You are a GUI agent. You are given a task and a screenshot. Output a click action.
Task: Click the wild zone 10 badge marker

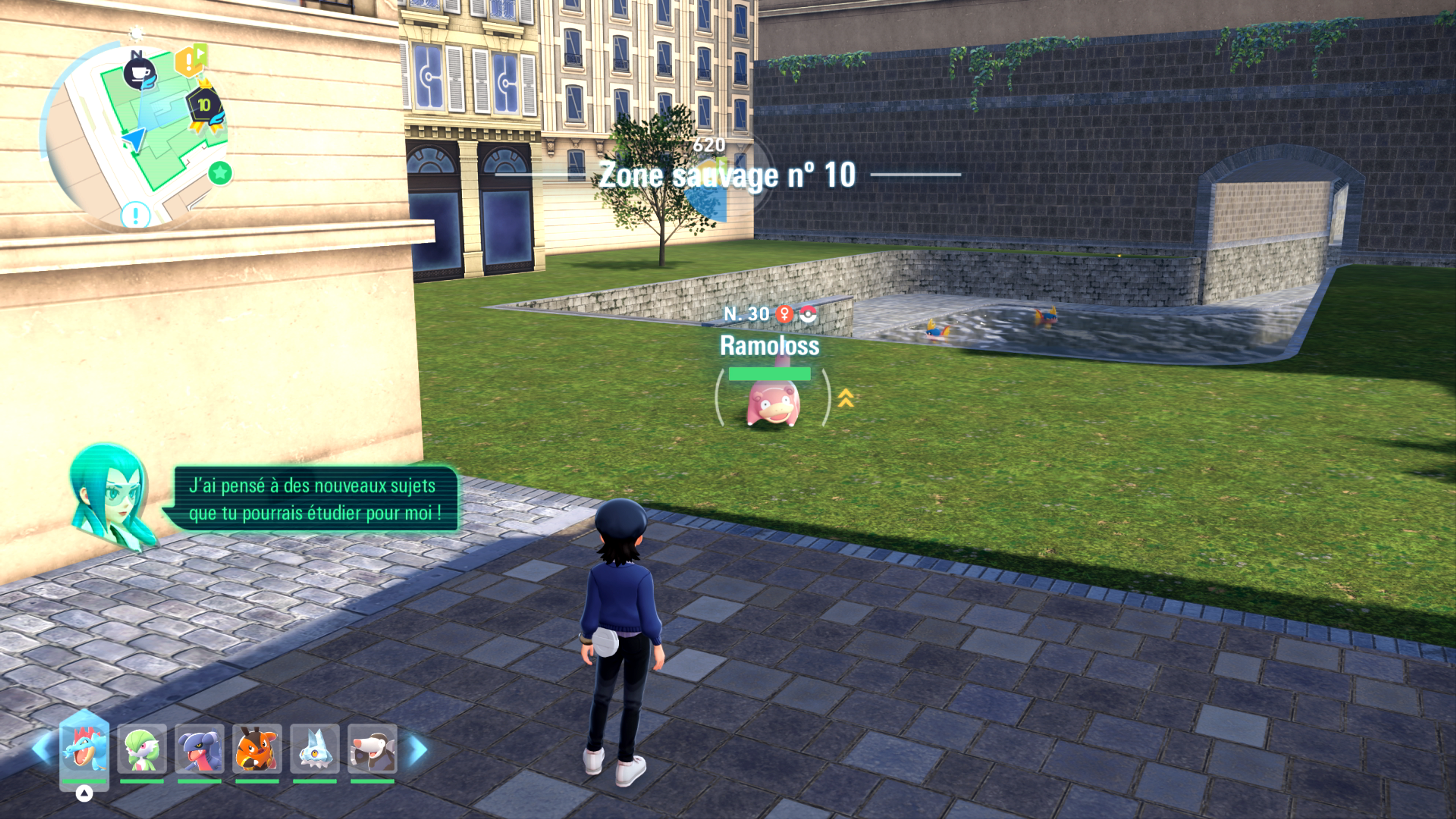click(205, 106)
